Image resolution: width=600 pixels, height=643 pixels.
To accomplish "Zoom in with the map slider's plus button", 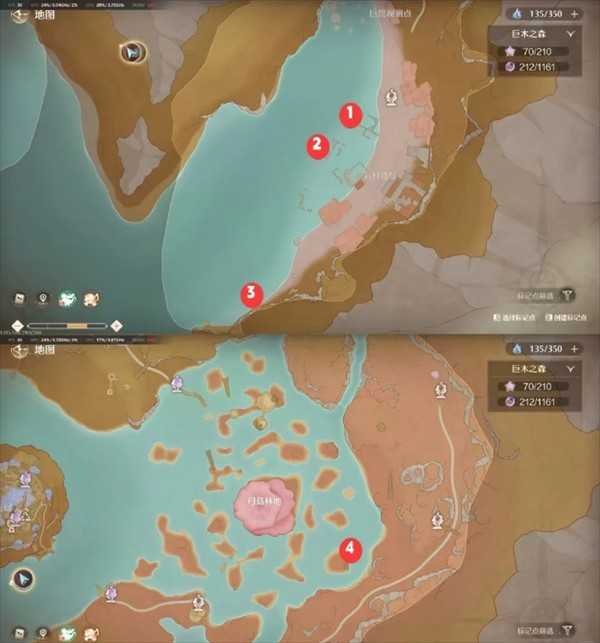I will pos(116,326).
